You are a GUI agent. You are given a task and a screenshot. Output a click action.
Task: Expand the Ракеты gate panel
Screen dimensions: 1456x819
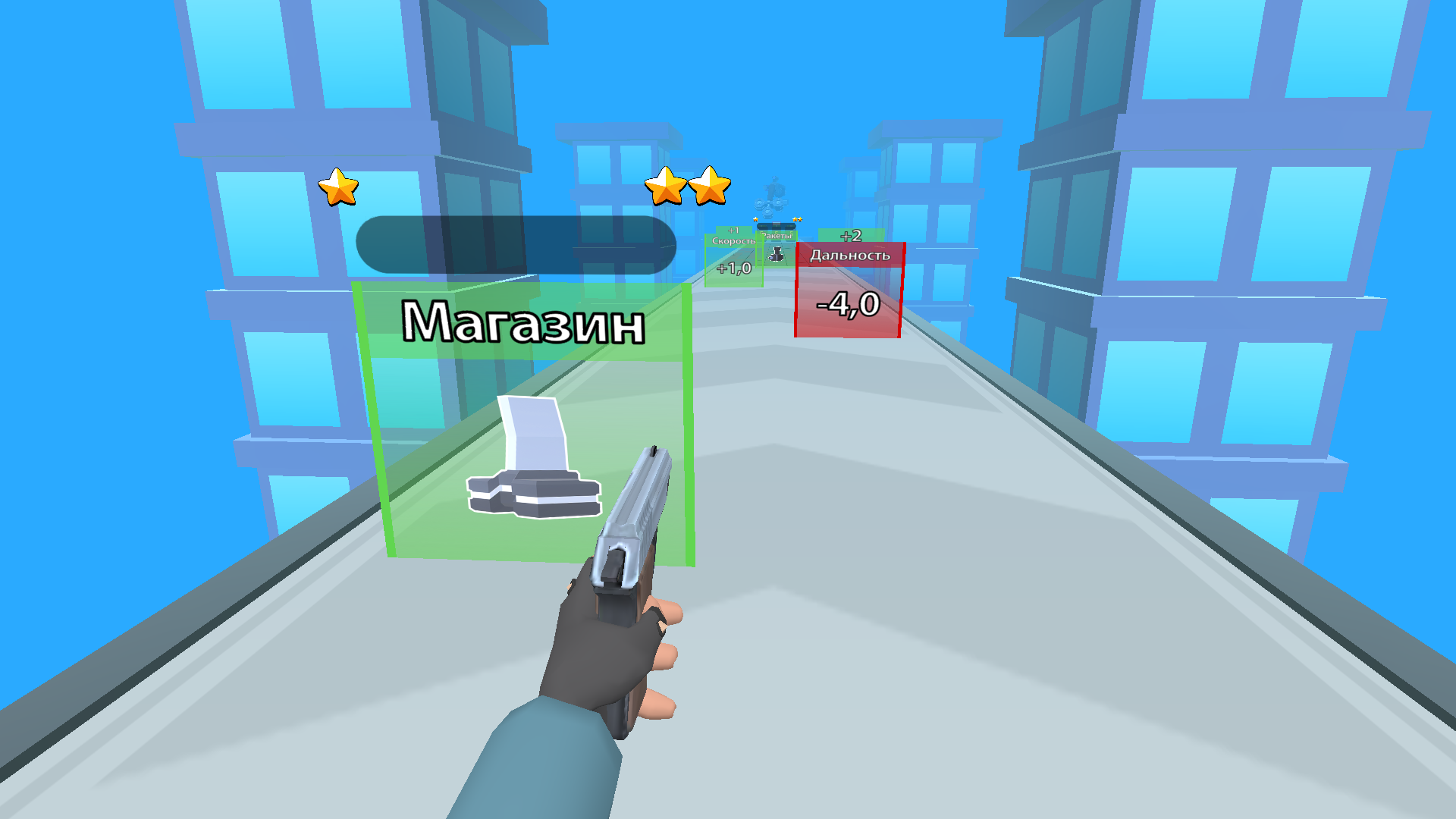pos(777,235)
